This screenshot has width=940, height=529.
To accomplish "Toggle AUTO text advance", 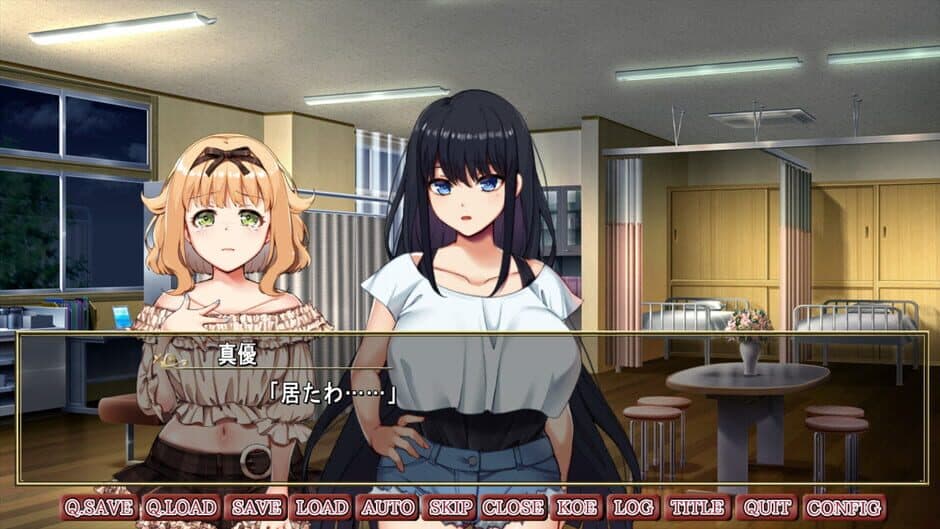I will 388,507.
